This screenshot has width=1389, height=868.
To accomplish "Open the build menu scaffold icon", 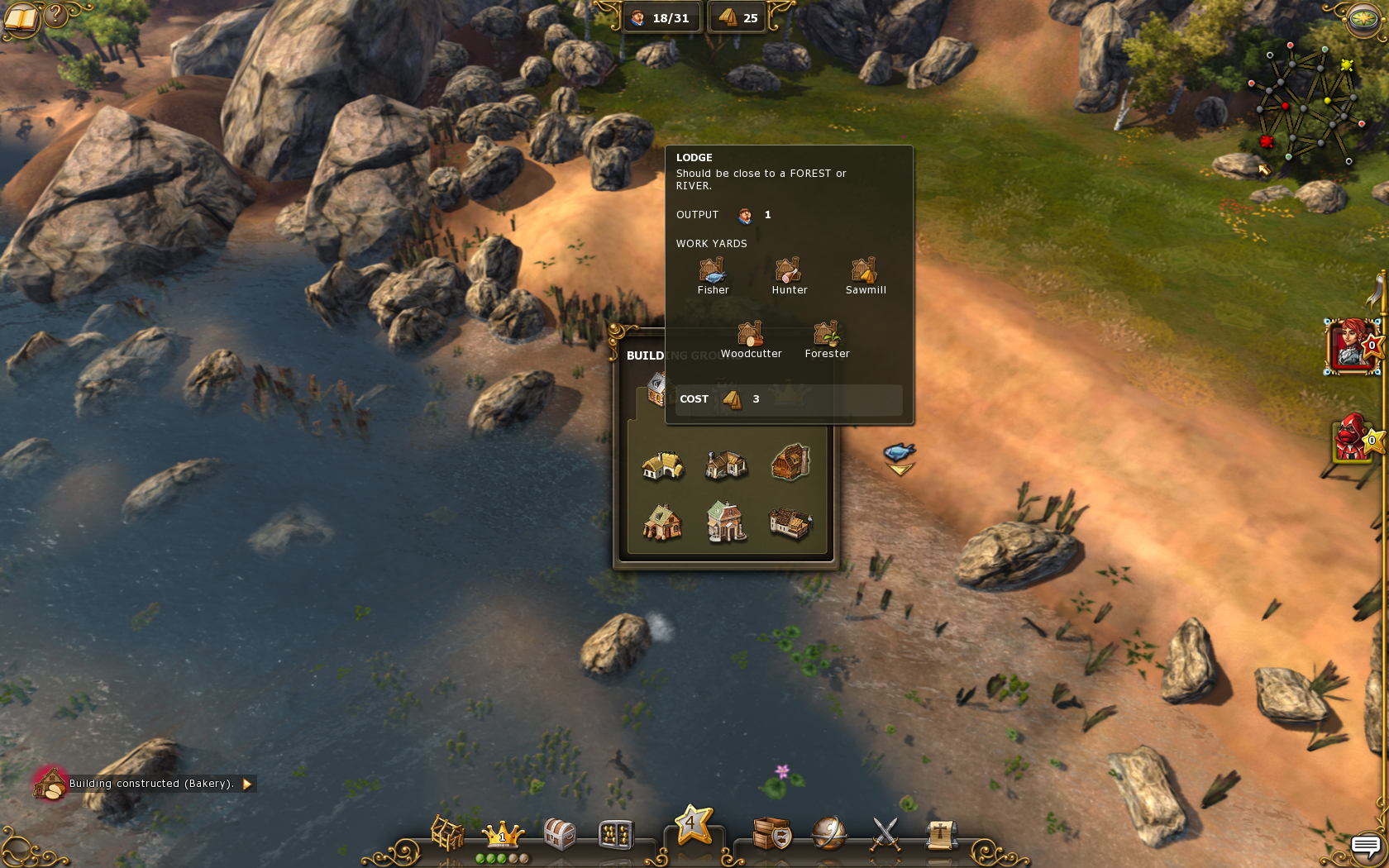I will pyautogui.click(x=447, y=833).
